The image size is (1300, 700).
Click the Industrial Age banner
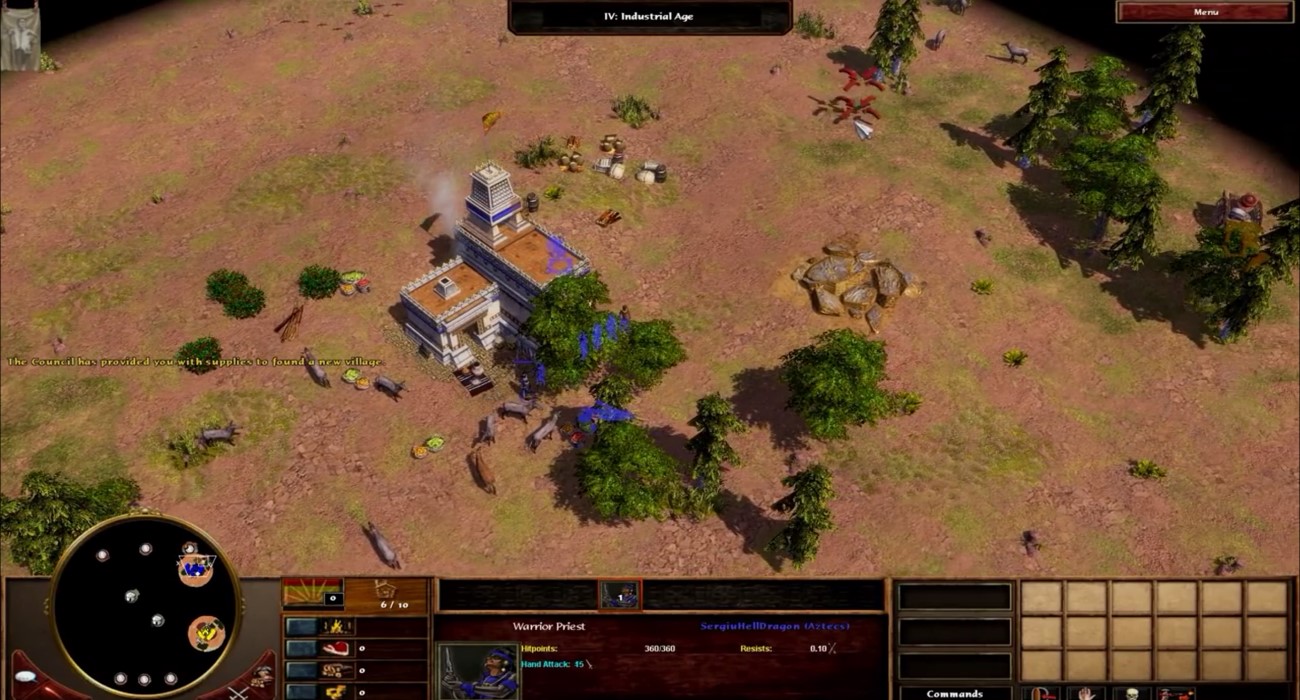coord(649,16)
